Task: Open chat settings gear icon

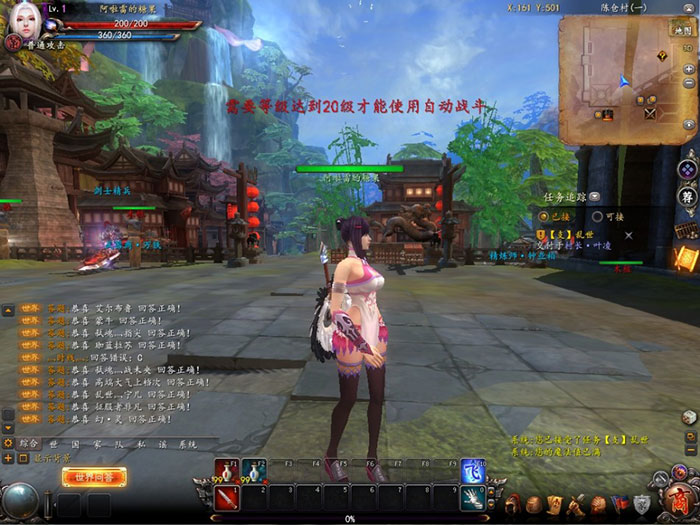Action: click(9, 442)
